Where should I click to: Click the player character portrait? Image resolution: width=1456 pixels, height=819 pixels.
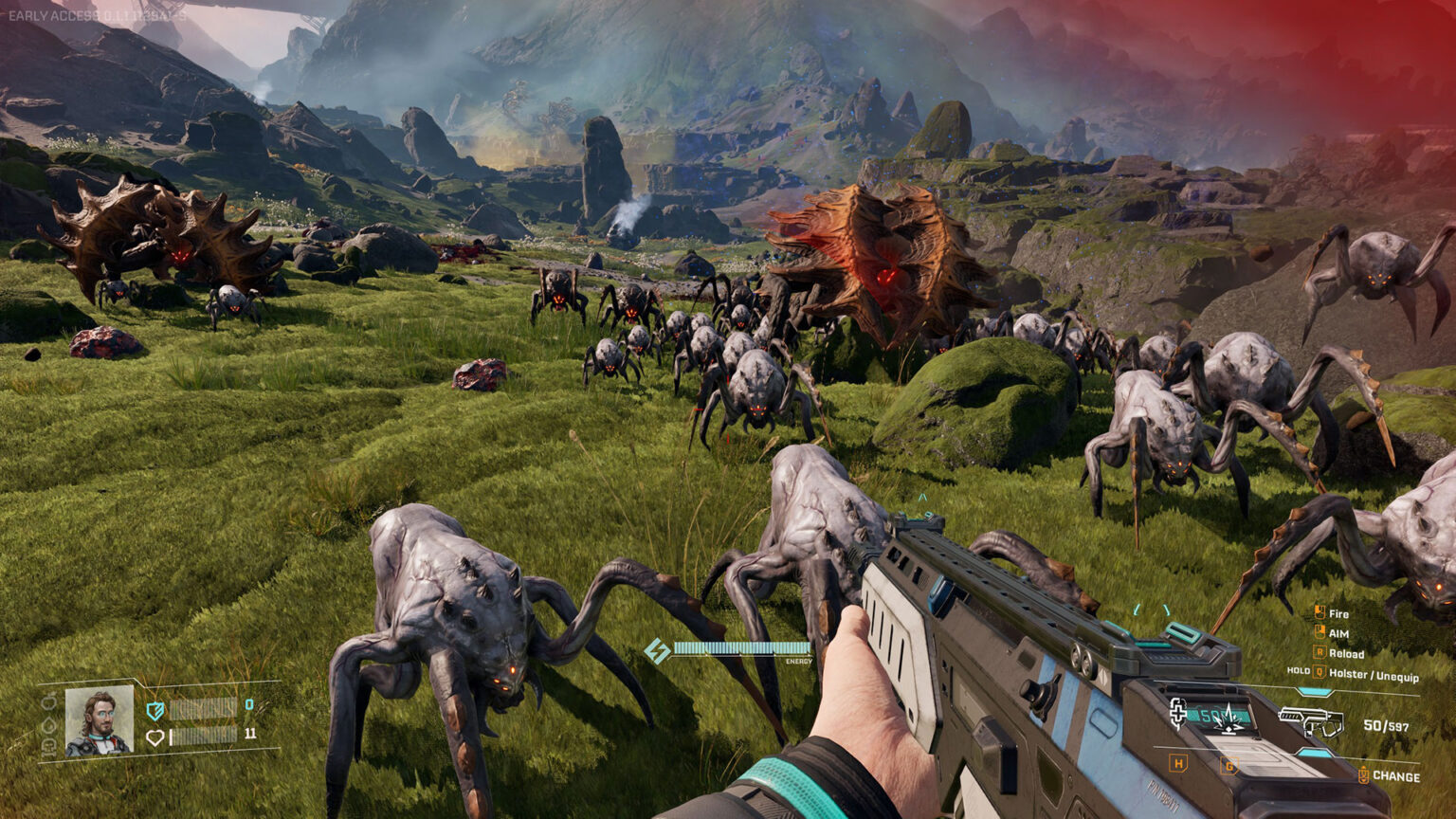click(99, 720)
